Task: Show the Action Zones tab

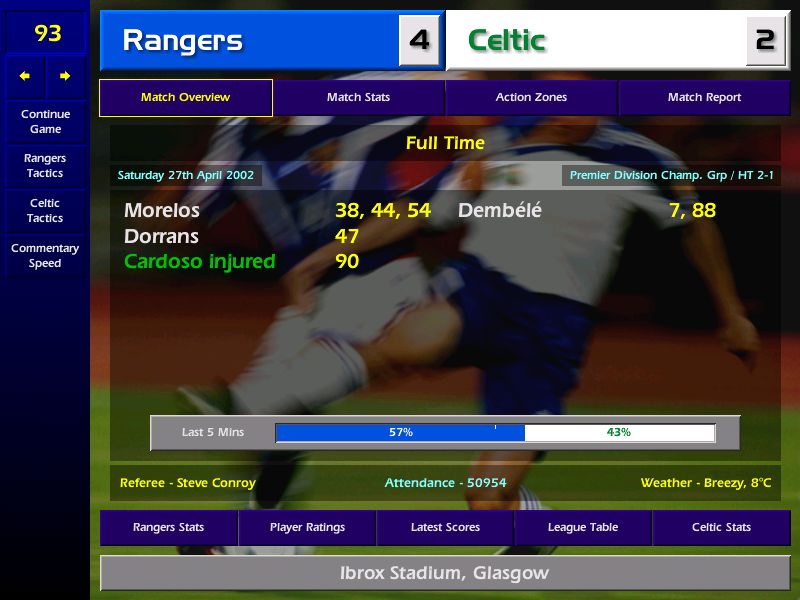Action: click(x=531, y=98)
